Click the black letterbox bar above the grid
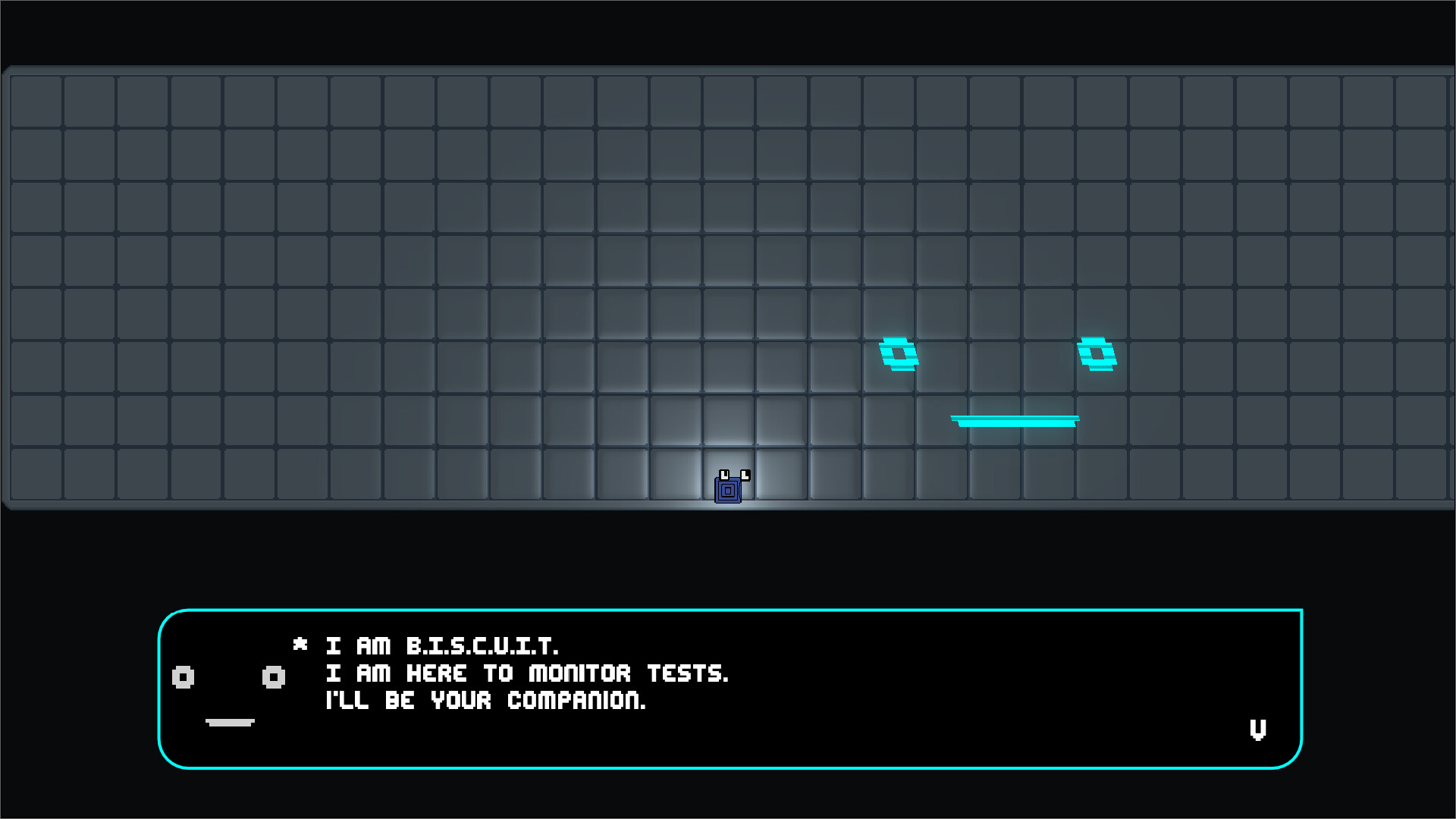Viewport: 1456px width, 819px height. [728, 32]
